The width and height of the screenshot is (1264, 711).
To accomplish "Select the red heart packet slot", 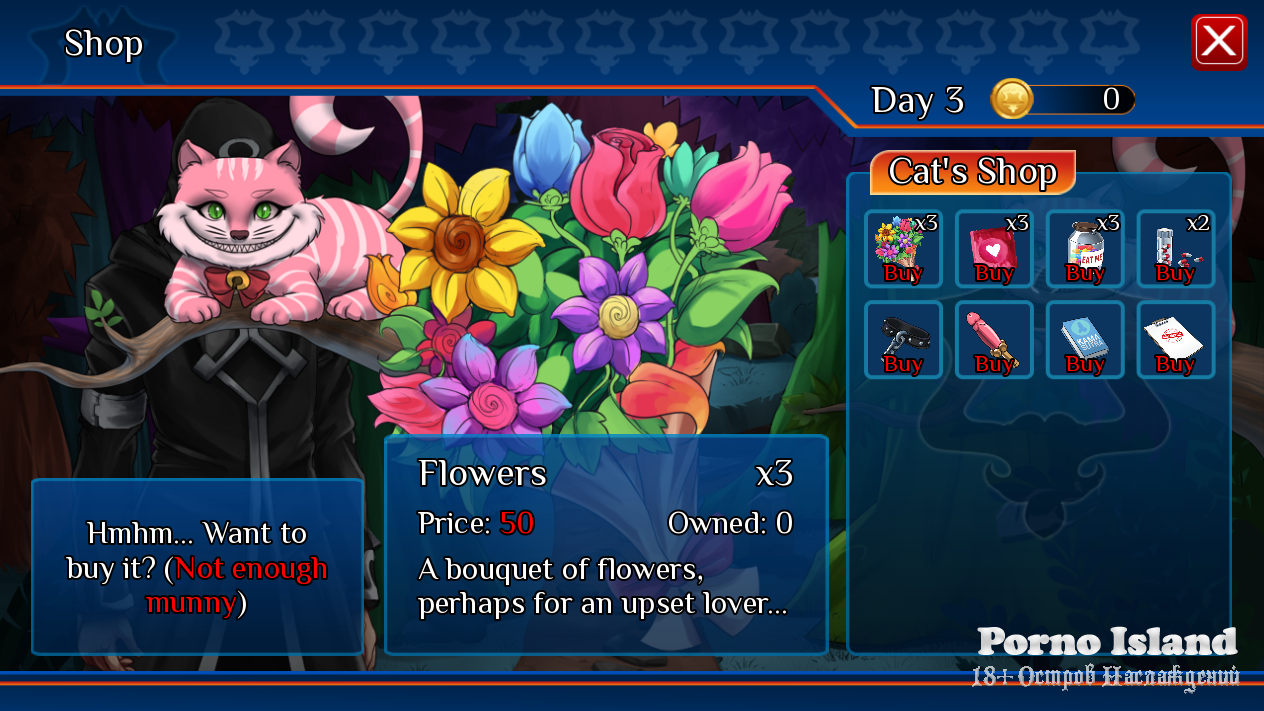I will click(x=994, y=250).
